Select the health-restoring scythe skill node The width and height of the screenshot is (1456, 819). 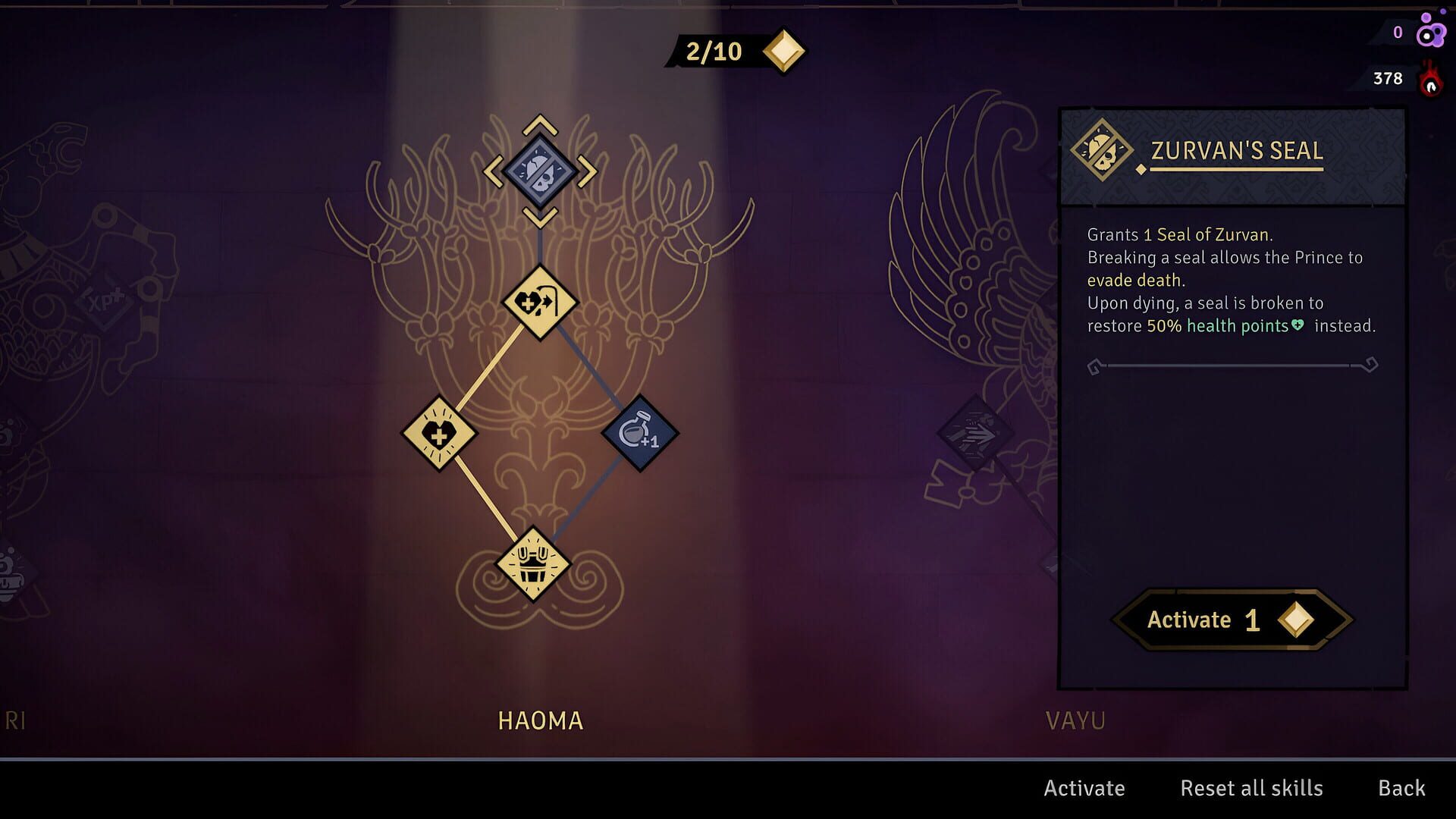(x=539, y=302)
